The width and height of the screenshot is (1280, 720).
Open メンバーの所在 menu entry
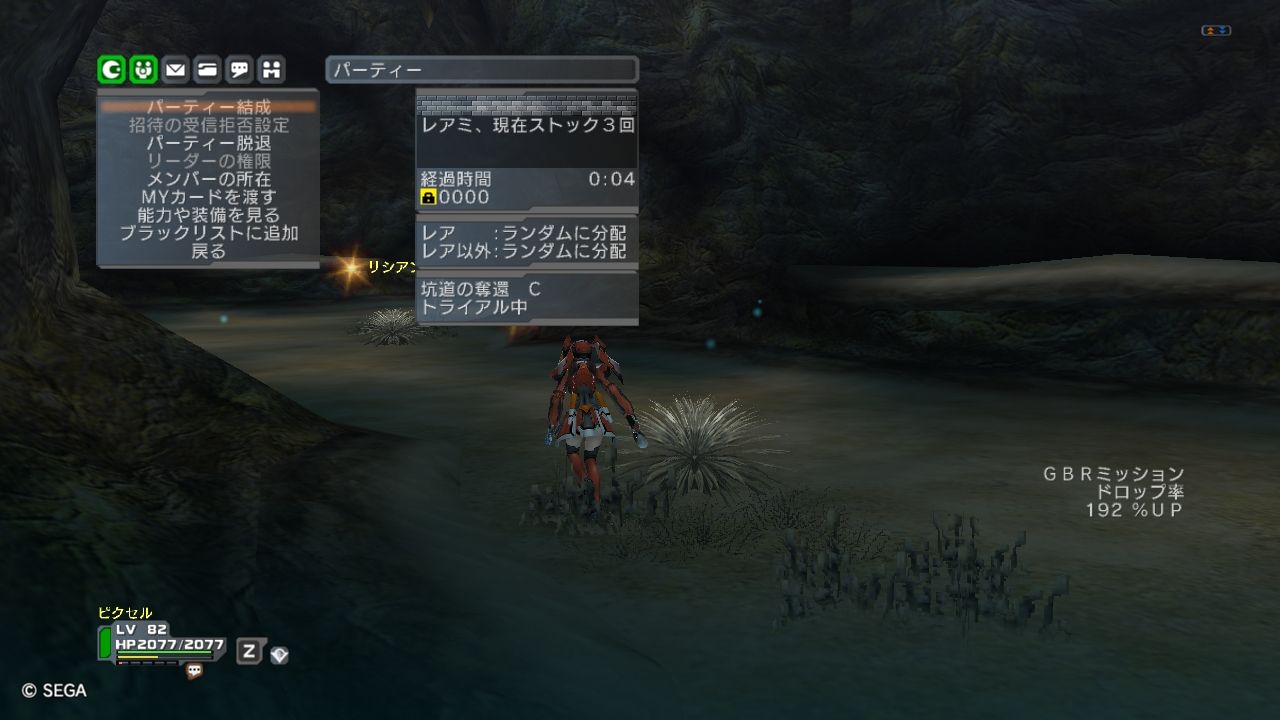point(208,179)
